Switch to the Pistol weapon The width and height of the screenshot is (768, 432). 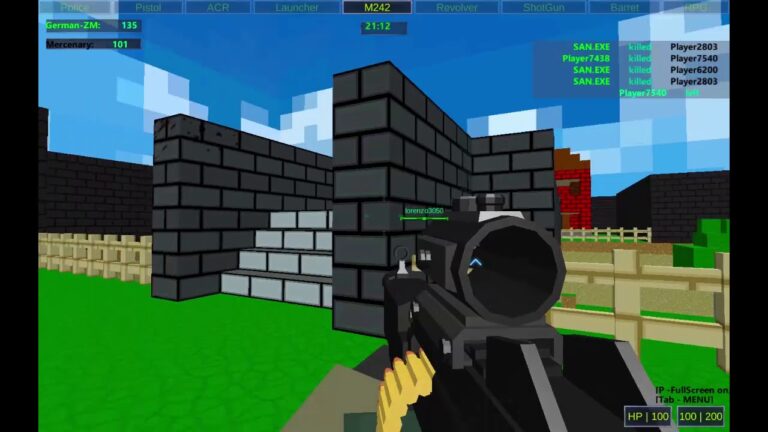(149, 7)
